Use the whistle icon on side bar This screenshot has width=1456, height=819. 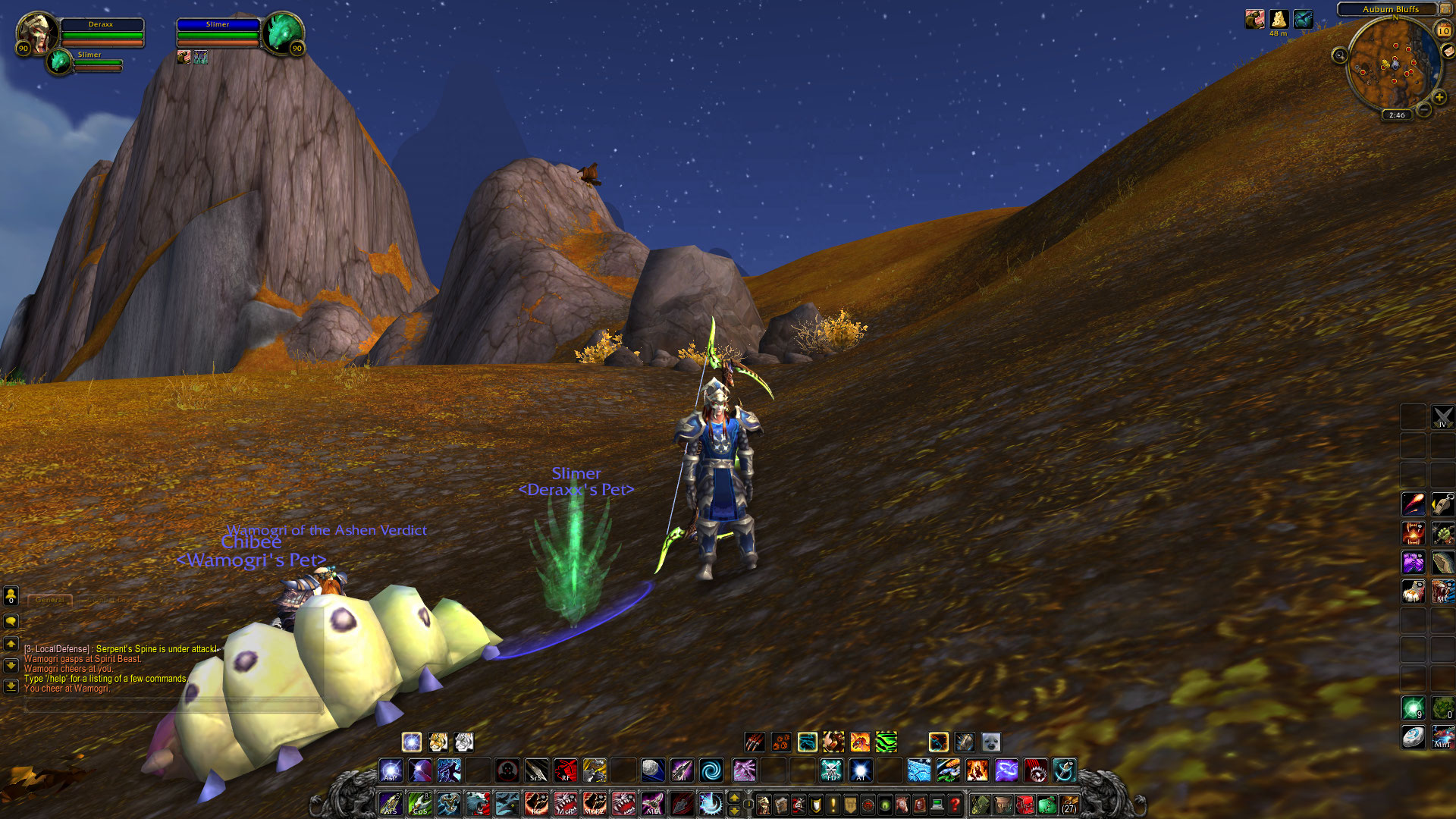[x=1443, y=504]
